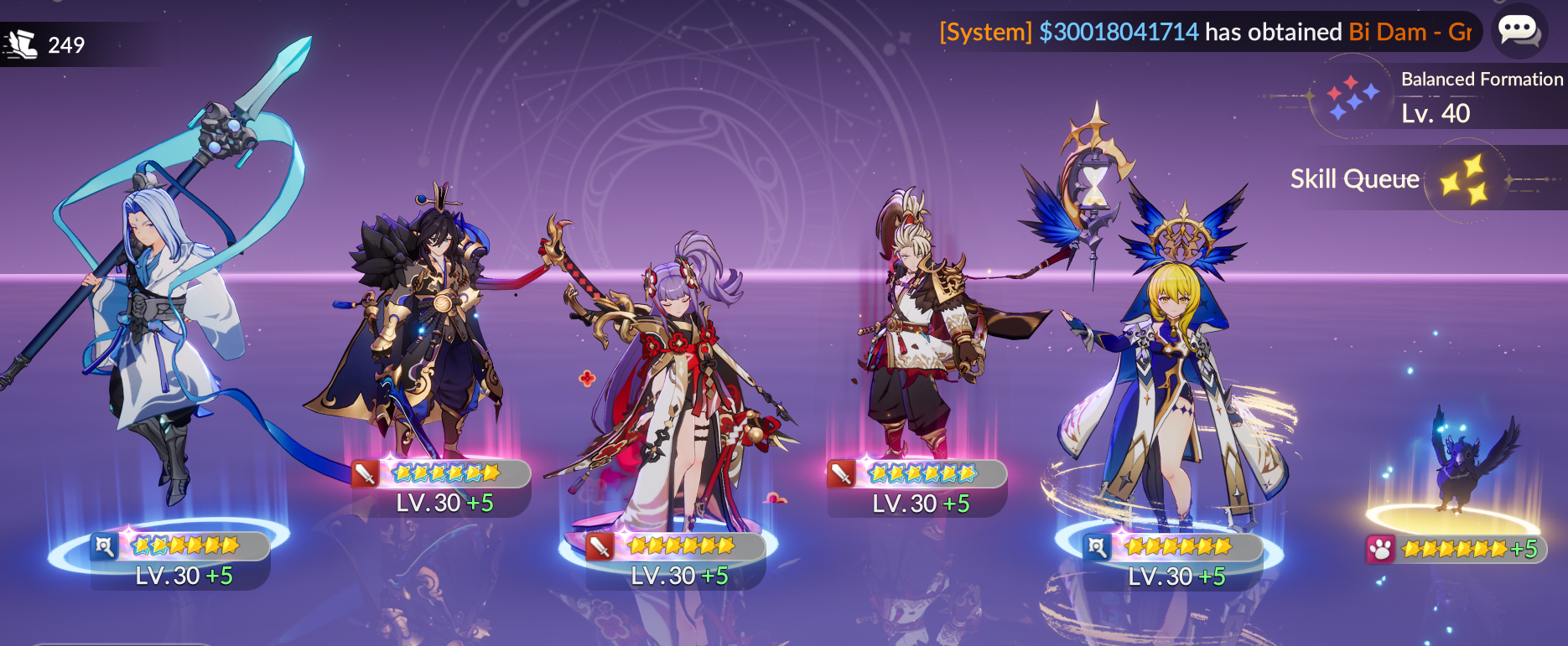Select the blonde ponytail swordsman hero

coord(918,335)
